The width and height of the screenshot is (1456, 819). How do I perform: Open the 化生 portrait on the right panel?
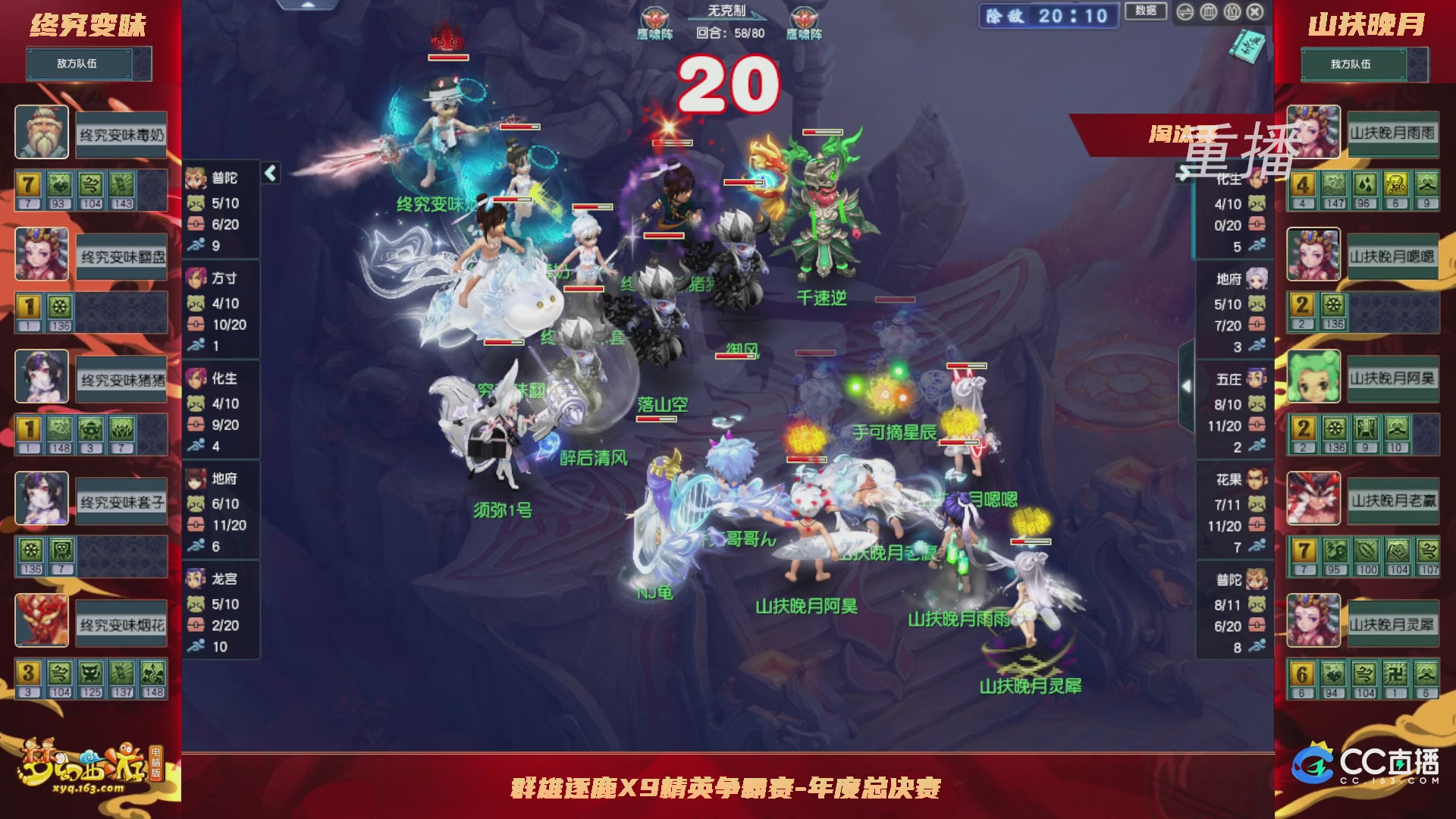(x=1256, y=180)
